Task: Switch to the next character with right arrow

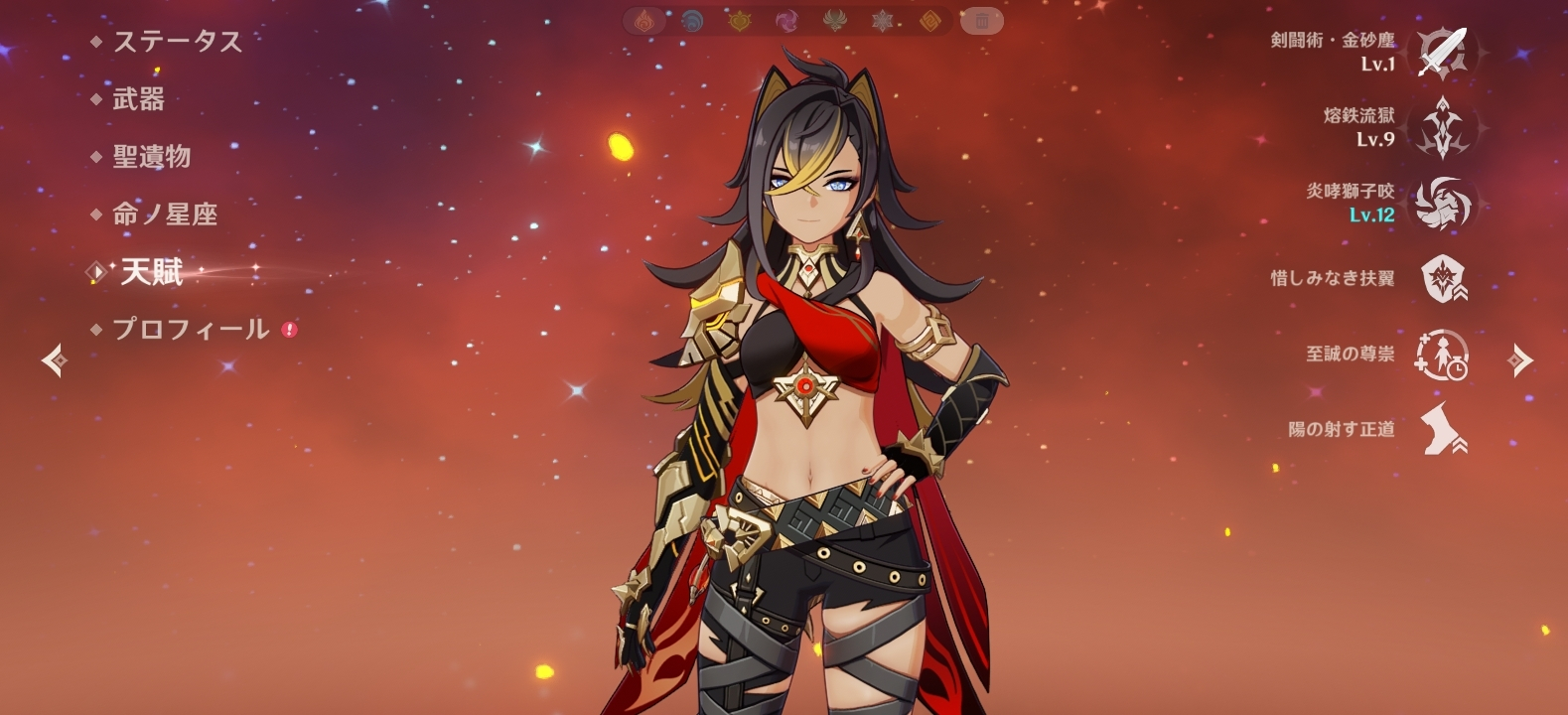Action: tap(1519, 360)
